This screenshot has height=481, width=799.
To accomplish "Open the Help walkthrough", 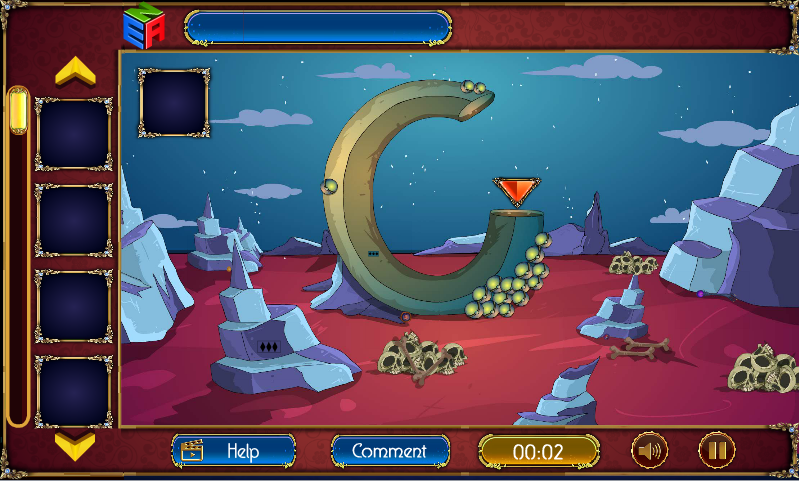I will (x=234, y=451).
